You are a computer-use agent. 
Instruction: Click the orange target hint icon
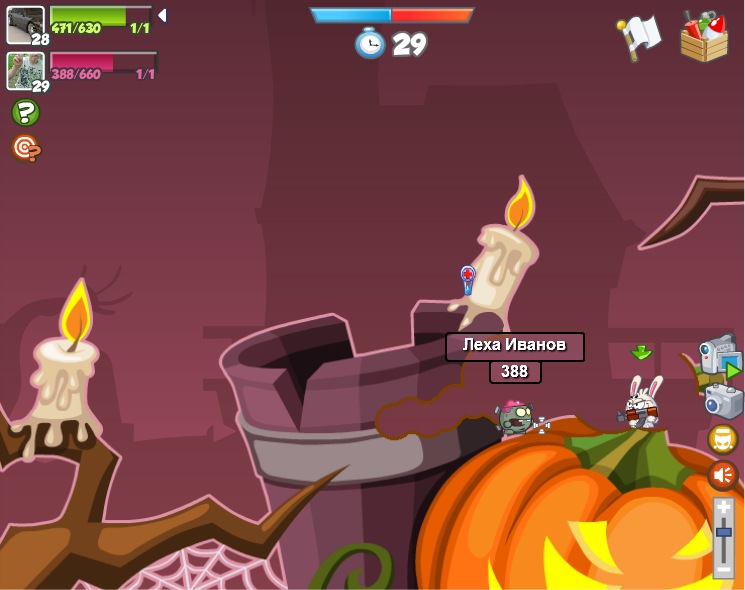(x=26, y=148)
